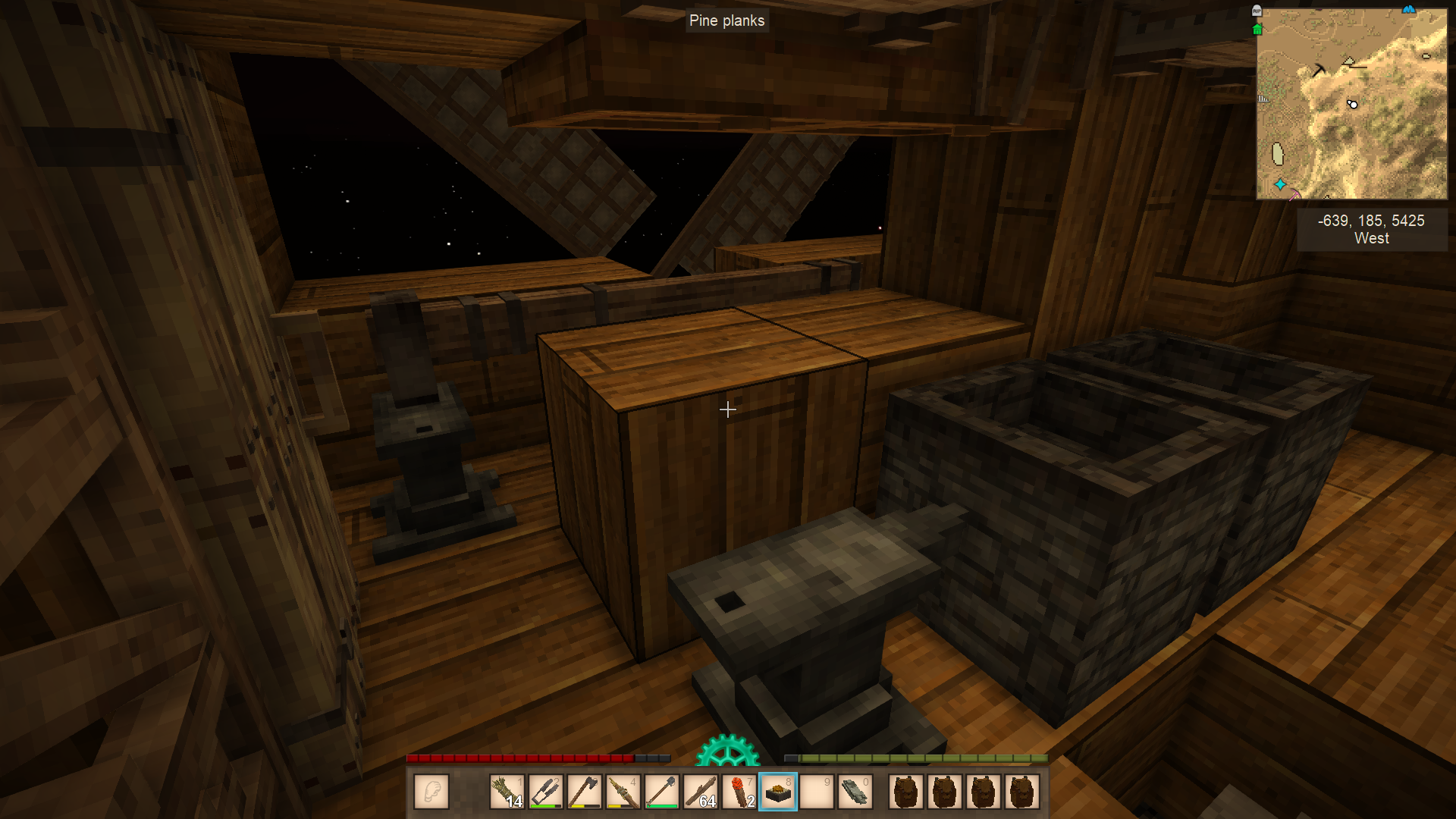Choose the wooden tool in hotbar slot 4
This screenshot has height=819, width=1456.
tap(623, 792)
